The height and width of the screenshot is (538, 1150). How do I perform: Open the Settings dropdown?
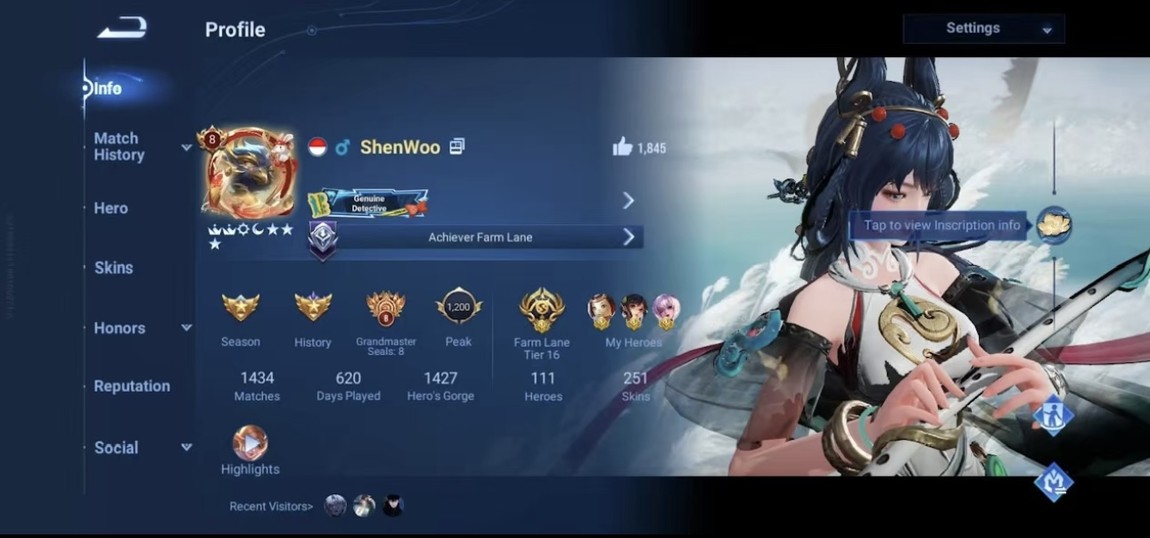pos(983,29)
